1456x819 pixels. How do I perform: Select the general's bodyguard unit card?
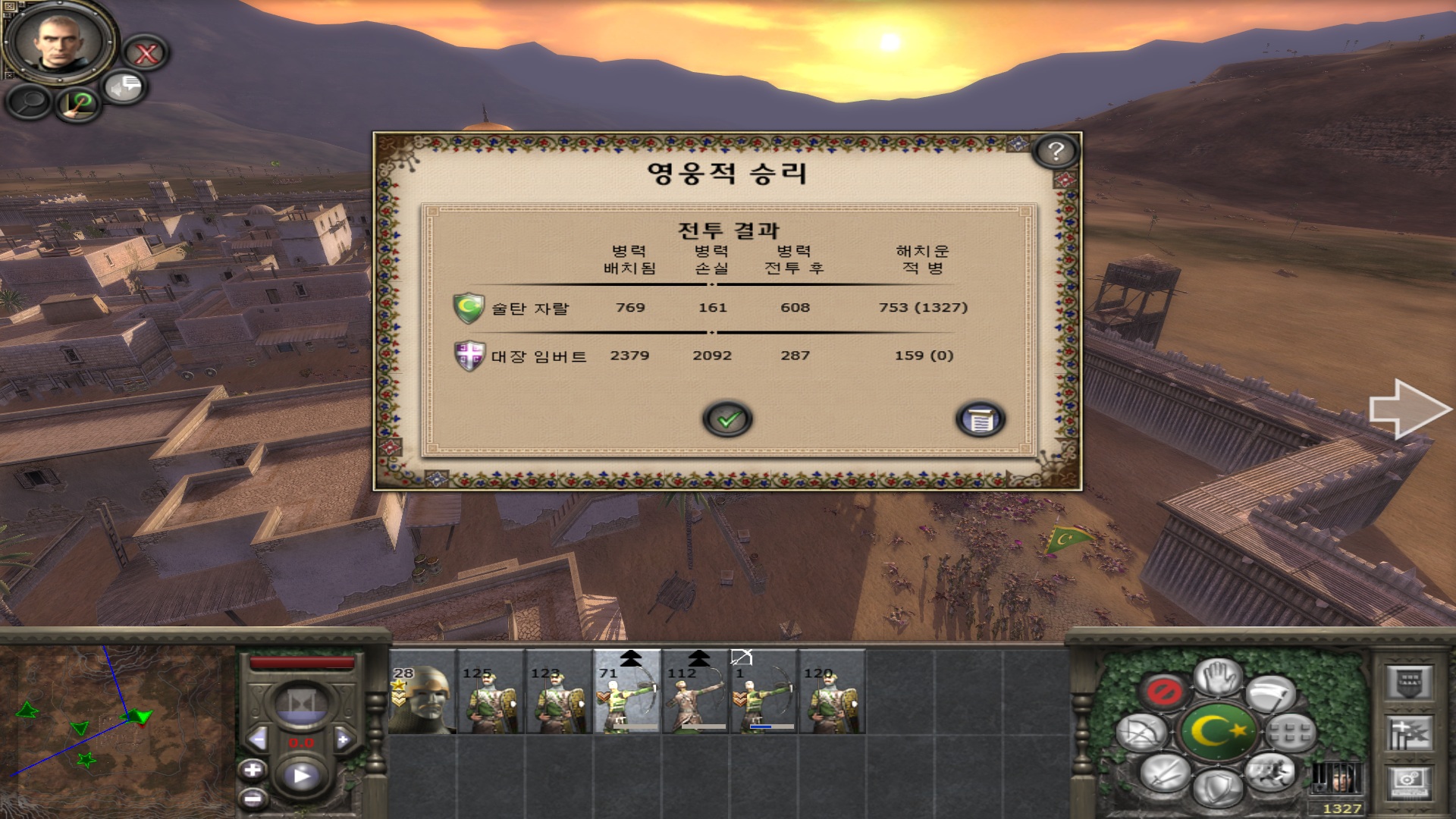422,692
